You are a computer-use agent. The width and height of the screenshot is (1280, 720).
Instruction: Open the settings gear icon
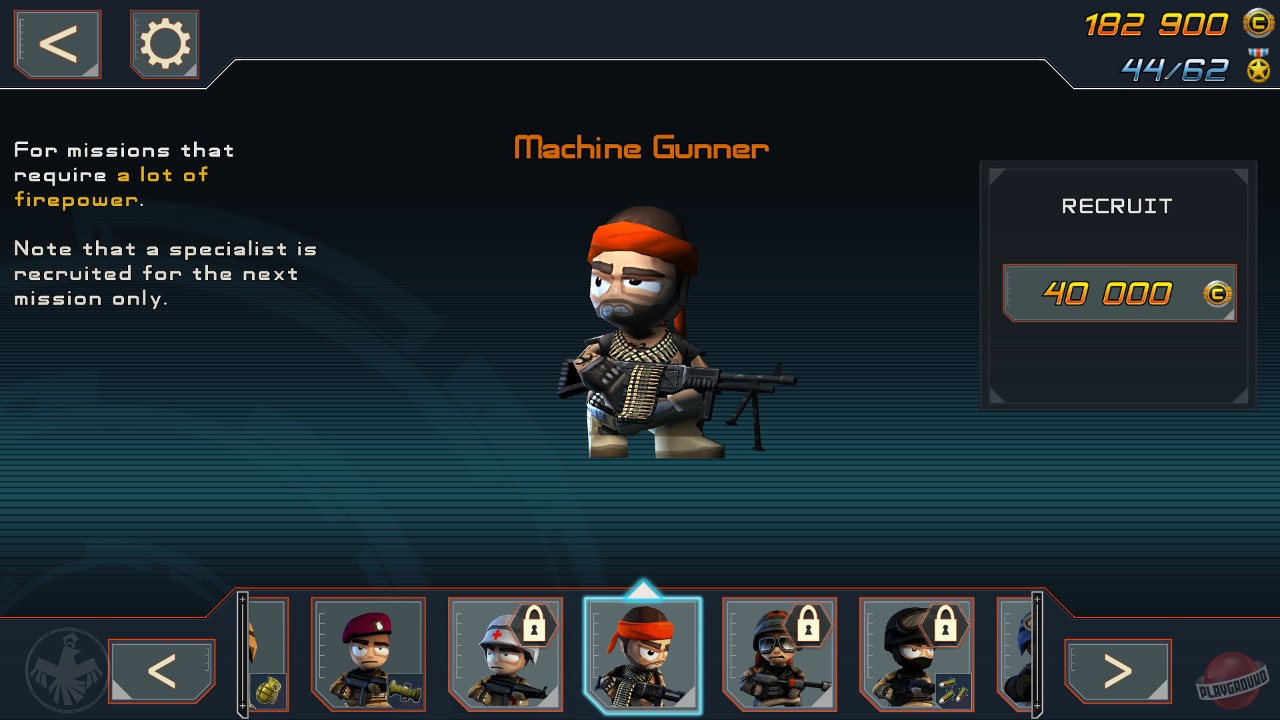tap(164, 43)
